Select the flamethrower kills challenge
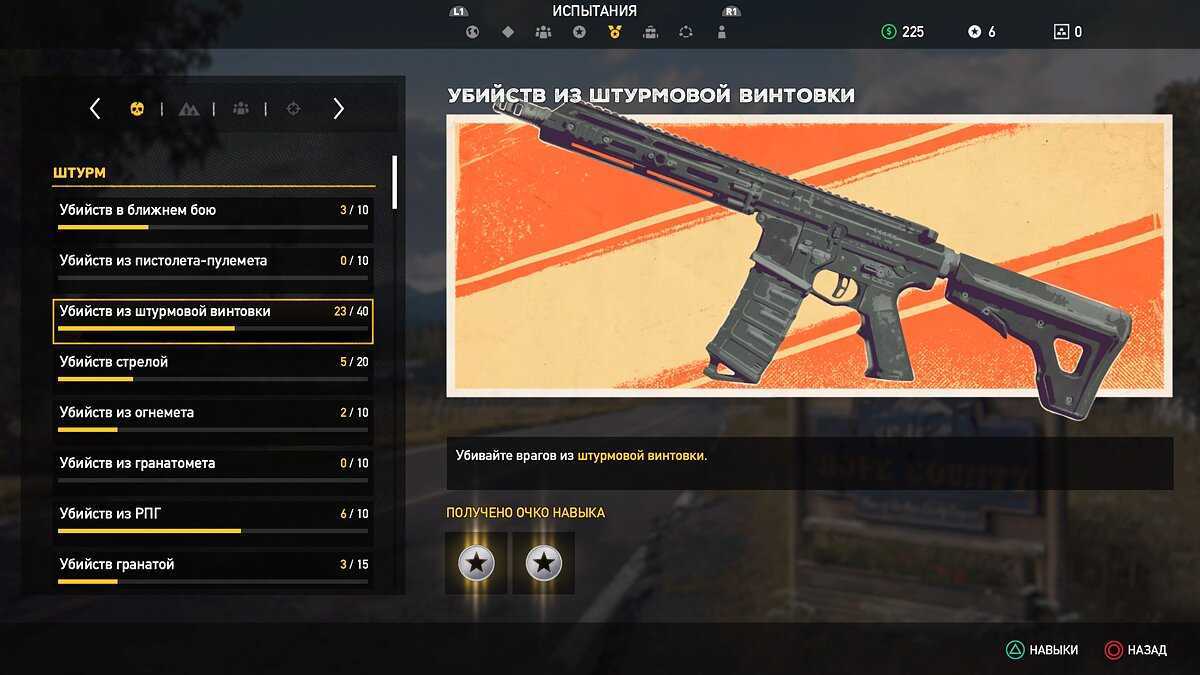Image resolution: width=1200 pixels, height=675 pixels. coord(213,414)
